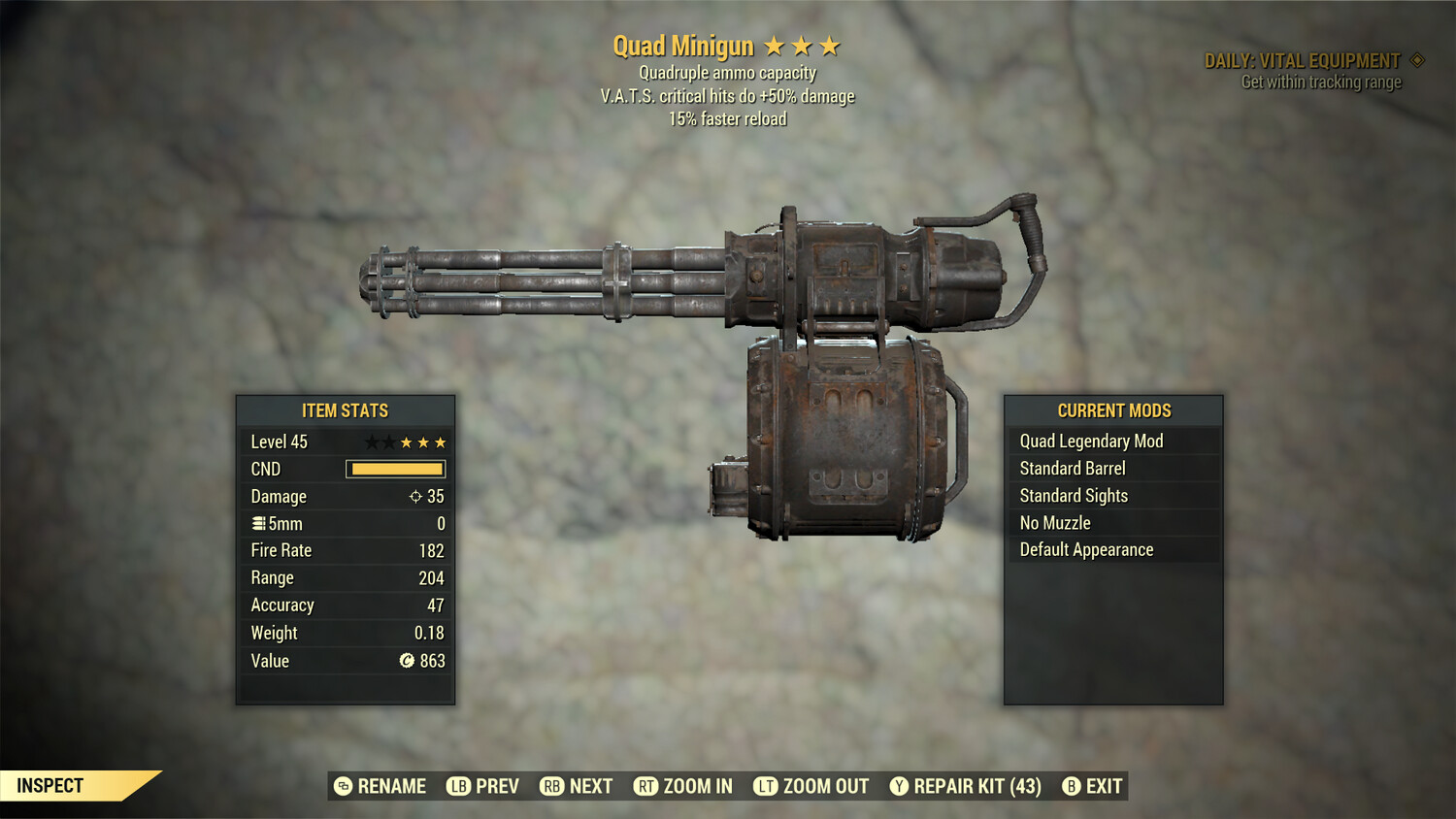Click the caps icon next to Value 863
This screenshot has height=819, width=1456.
tap(407, 661)
